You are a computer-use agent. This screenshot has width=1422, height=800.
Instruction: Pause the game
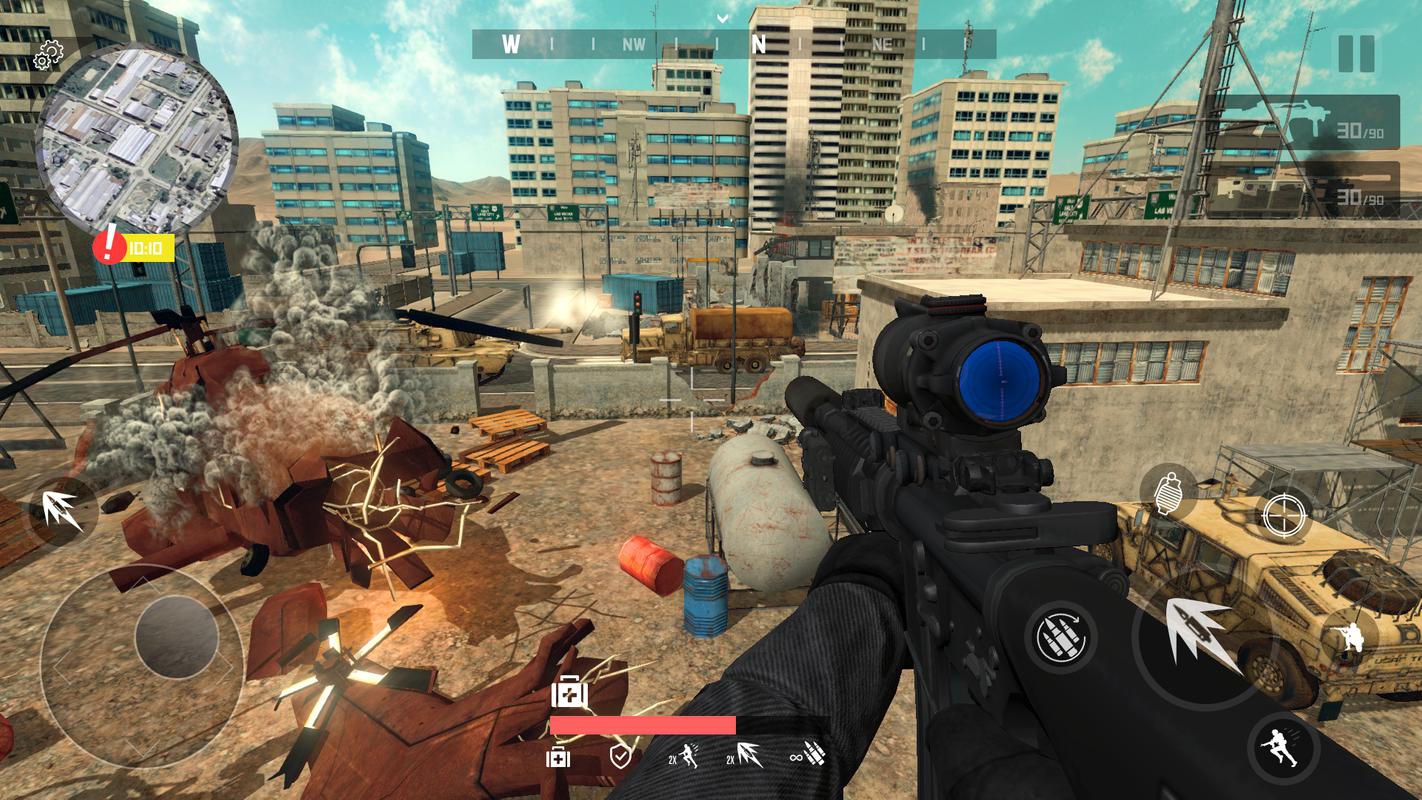(x=1356, y=53)
